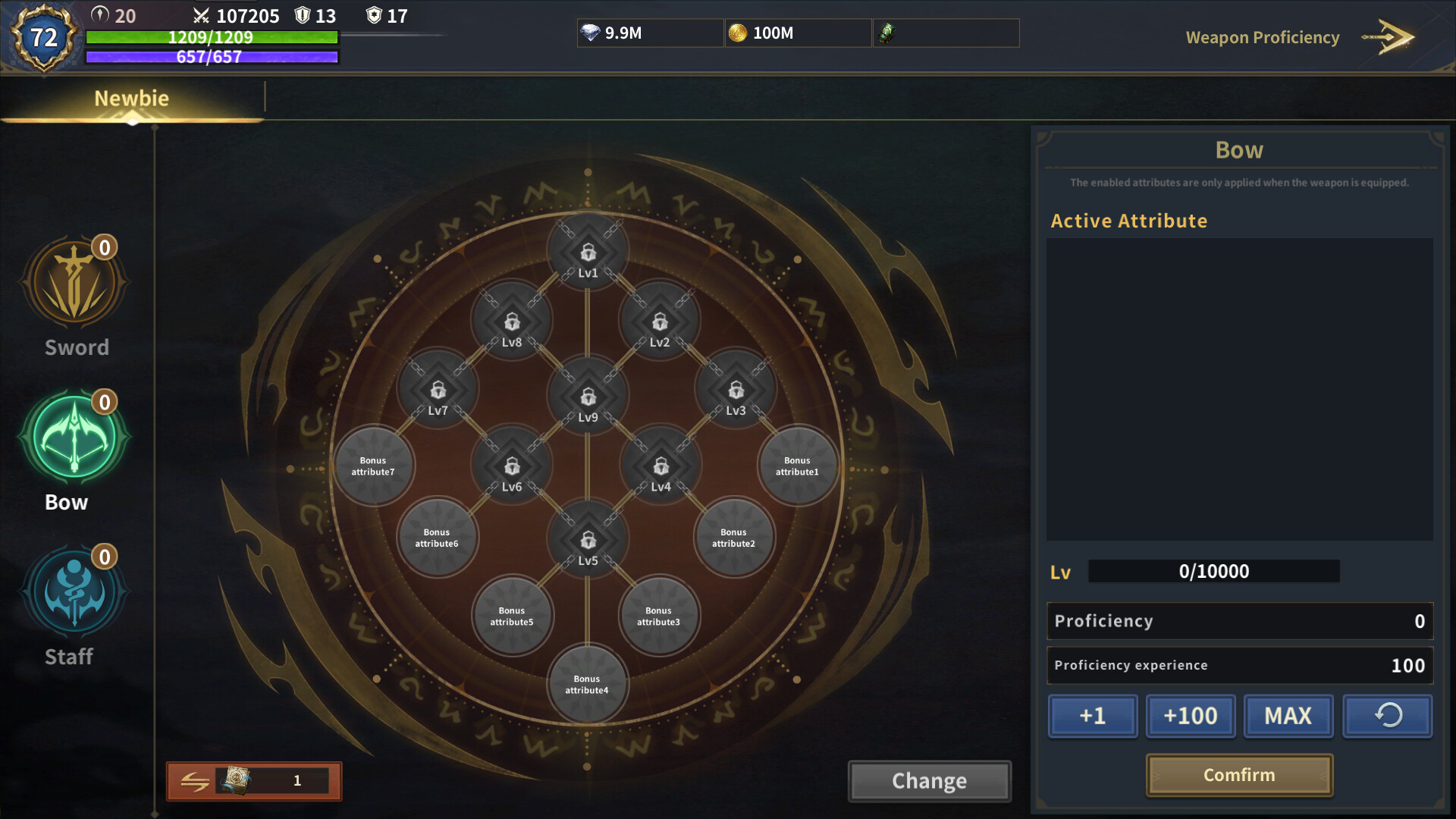Click the player level 72 portrait
Viewport: 1456px width, 819px height.
pyautogui.click(x=43, y=36)
